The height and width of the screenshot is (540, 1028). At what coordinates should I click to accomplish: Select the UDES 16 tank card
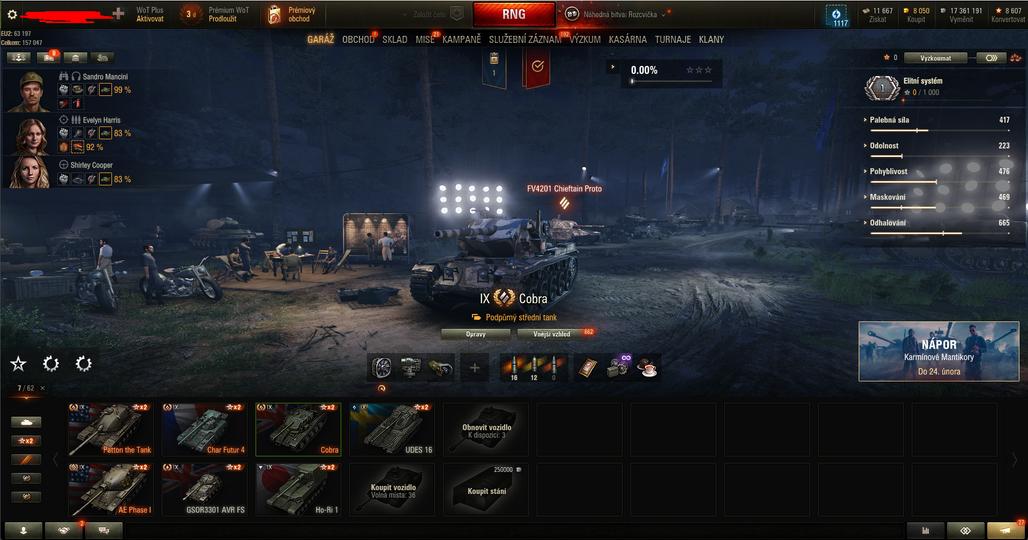click(x=392, y=430)
